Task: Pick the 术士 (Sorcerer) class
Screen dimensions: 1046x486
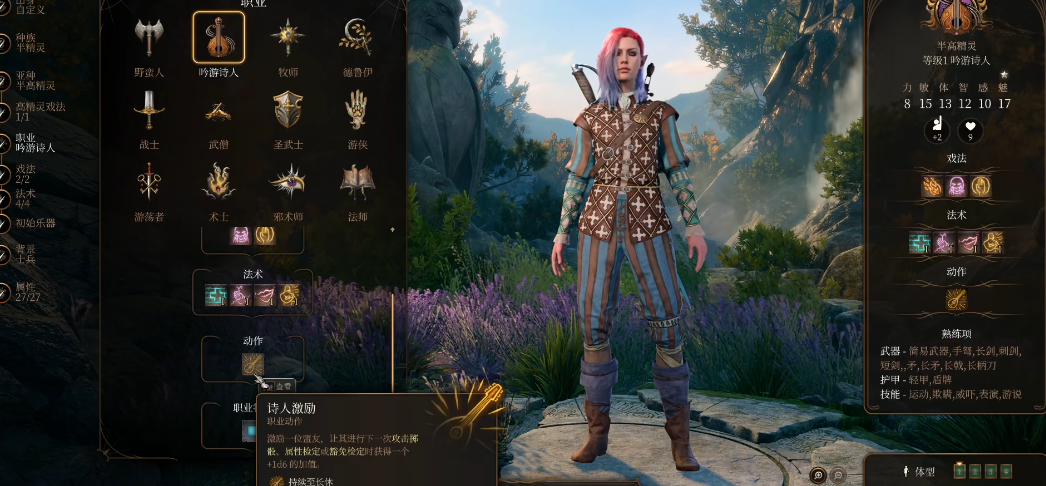Action: point(219,182)
